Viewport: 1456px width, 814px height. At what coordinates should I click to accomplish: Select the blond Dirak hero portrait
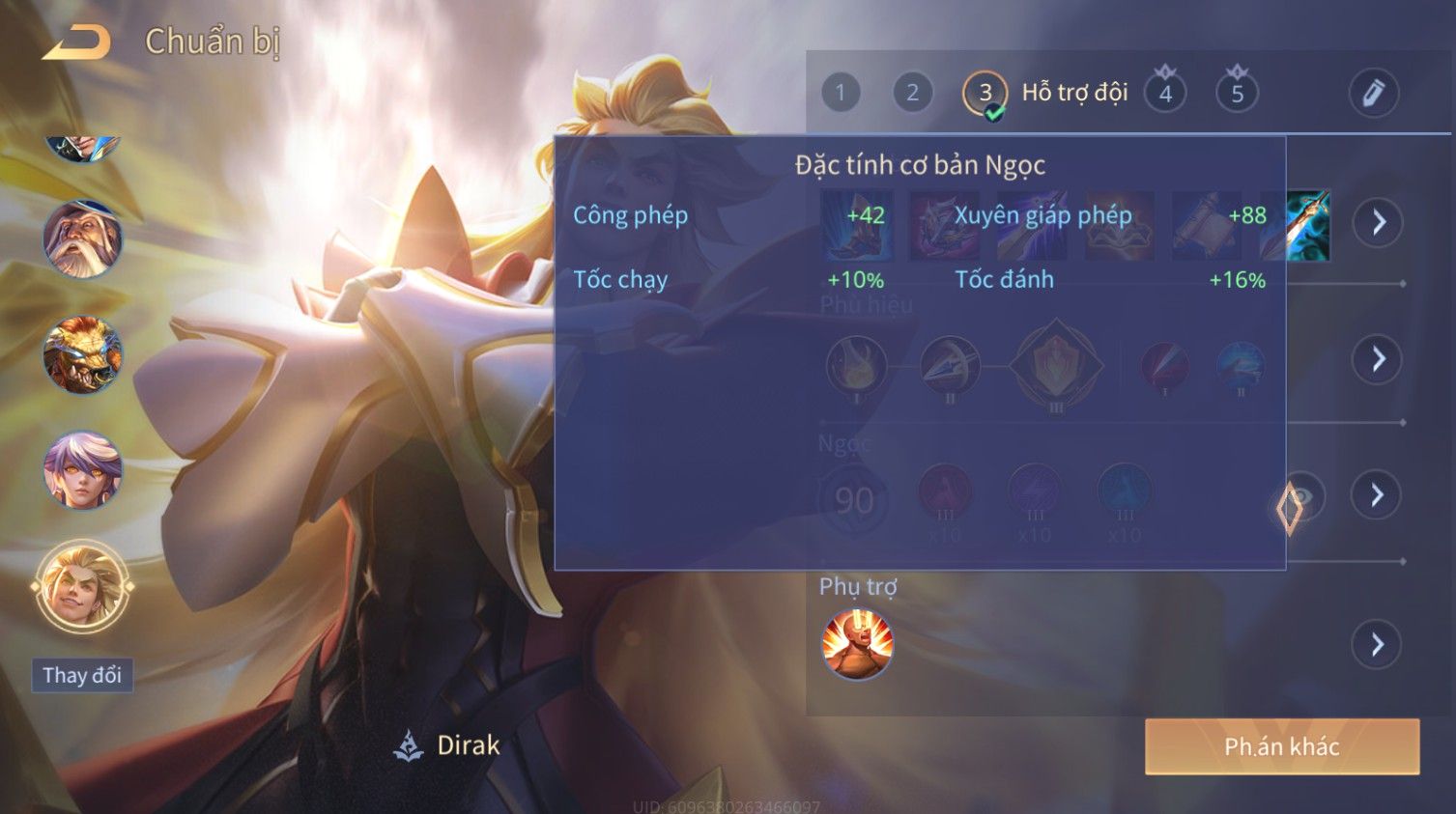click(x=82, y=586)
